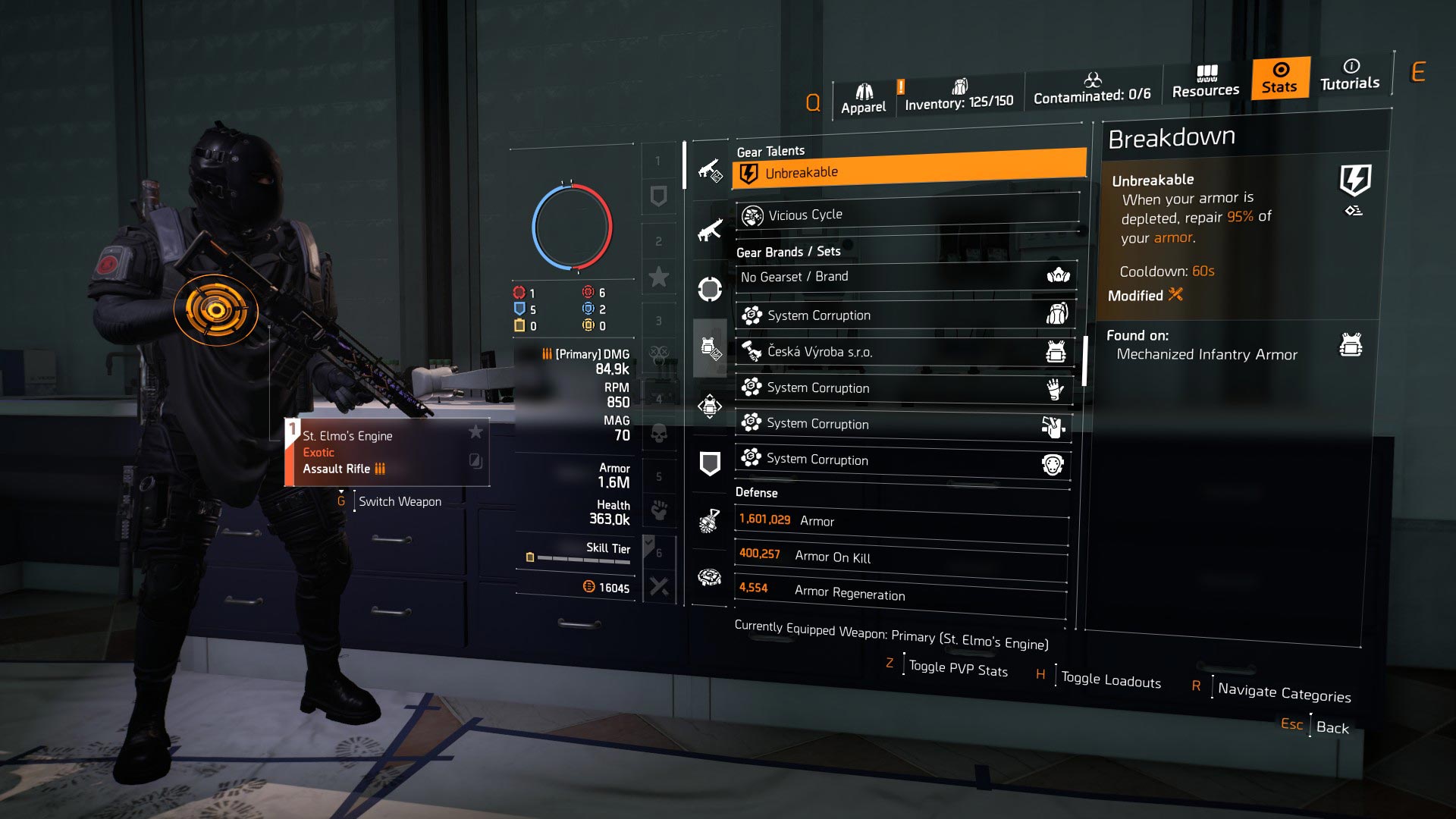The image size is (1456, 819).
Task: Click Switch Weapon
Action: (400, 501)
